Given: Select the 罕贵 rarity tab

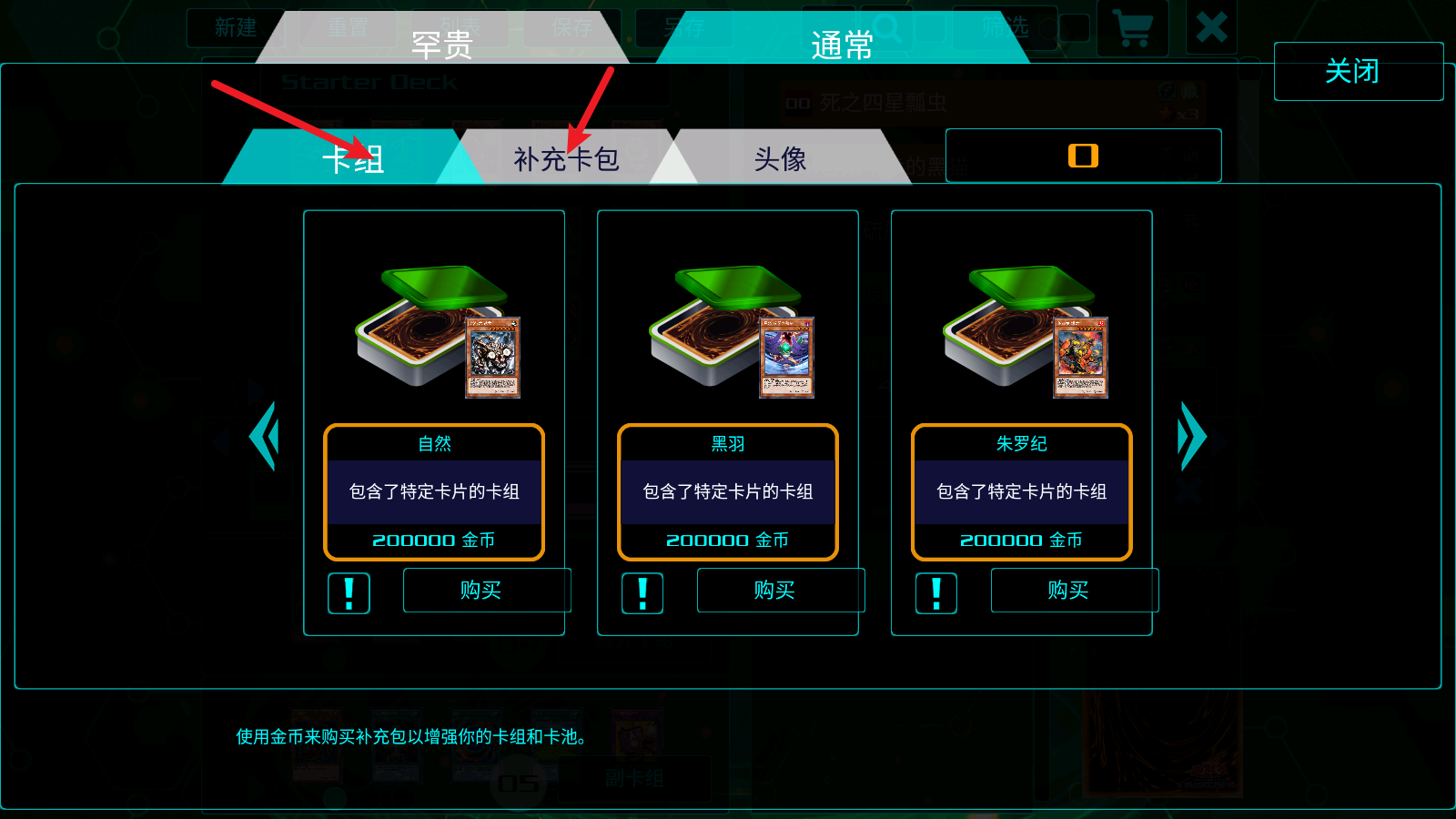Looking at the screenshot, I should [445, 45].
